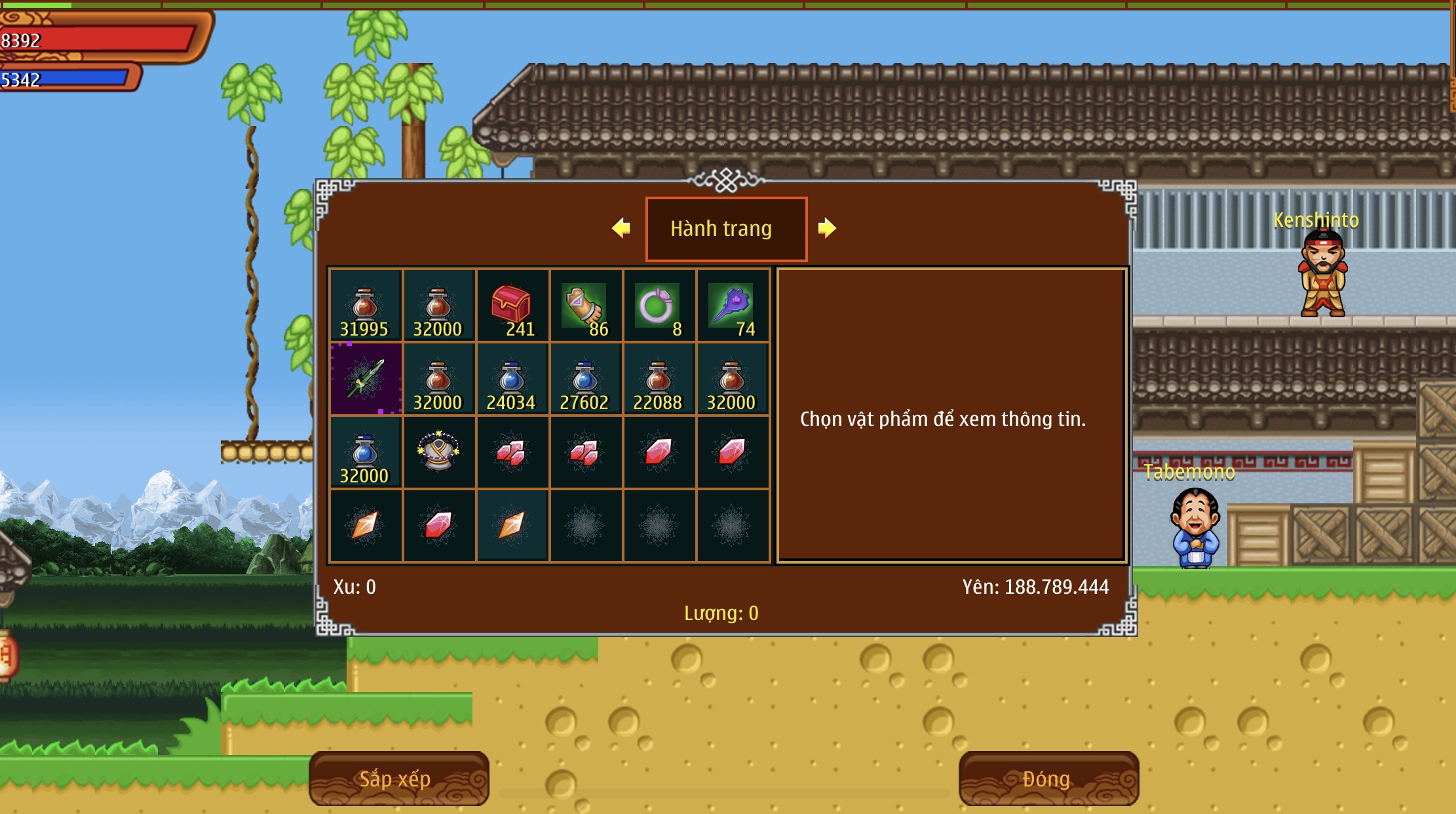Select the armor outfit item slot
This screenshot has height=814, width=1456.
[x=438, y=452]
